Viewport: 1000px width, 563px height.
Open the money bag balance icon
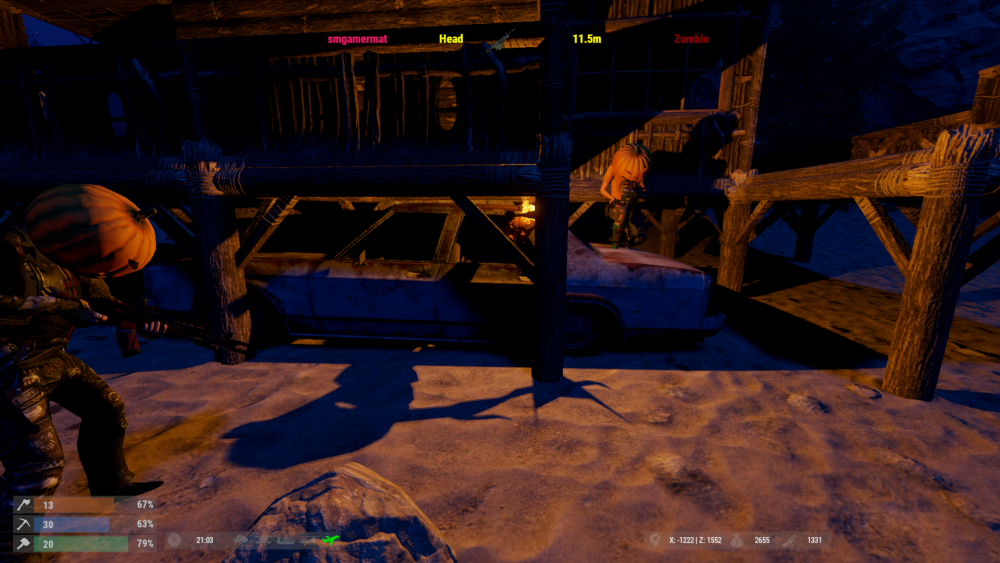[736, 540]
